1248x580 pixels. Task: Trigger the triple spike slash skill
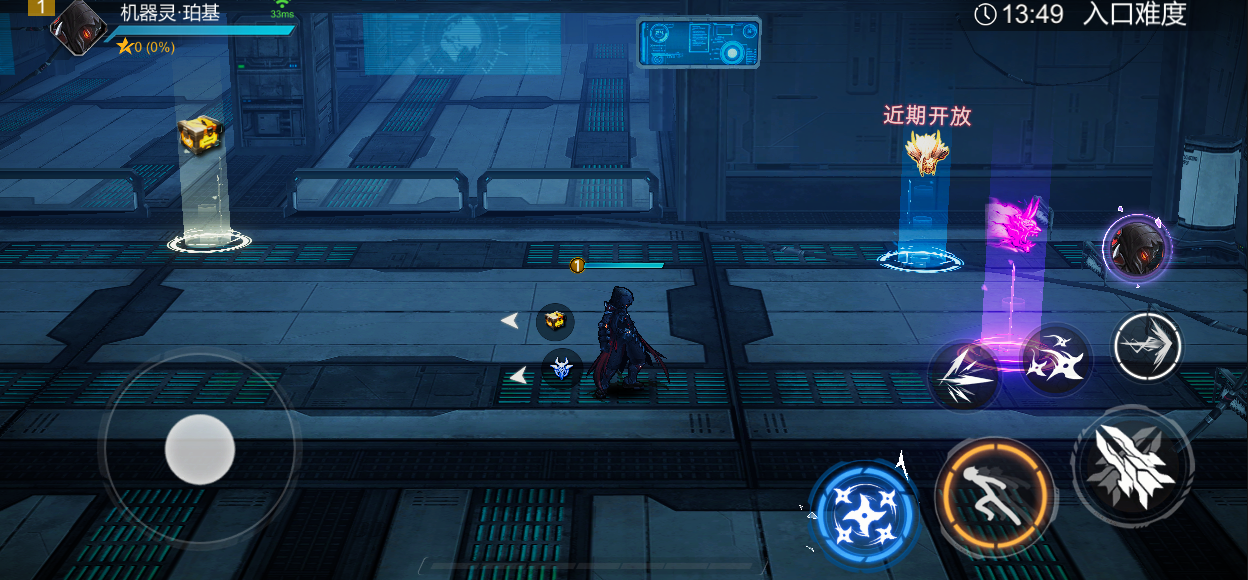[963, 376]
